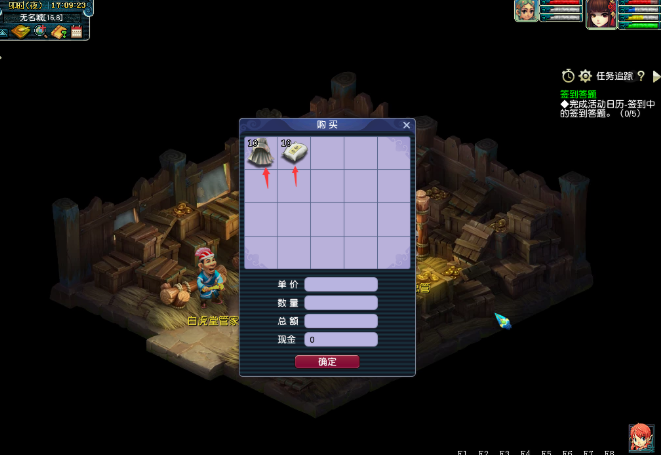Select the 签到答题 quest entry
661x455 pixels.
point(579,93)
